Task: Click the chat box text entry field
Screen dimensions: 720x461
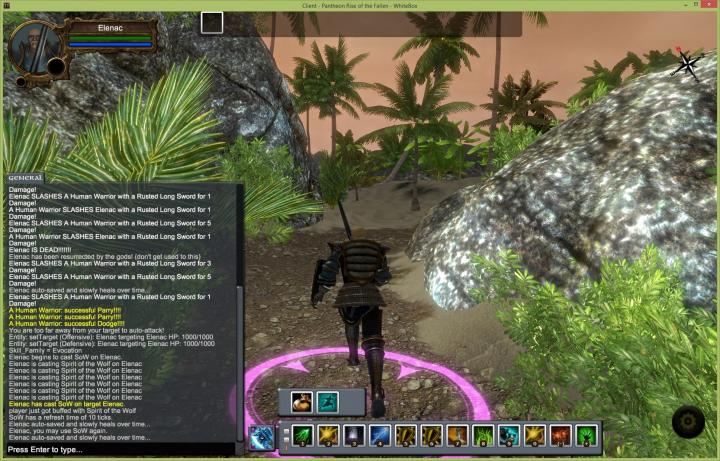Action: [120, 451]
